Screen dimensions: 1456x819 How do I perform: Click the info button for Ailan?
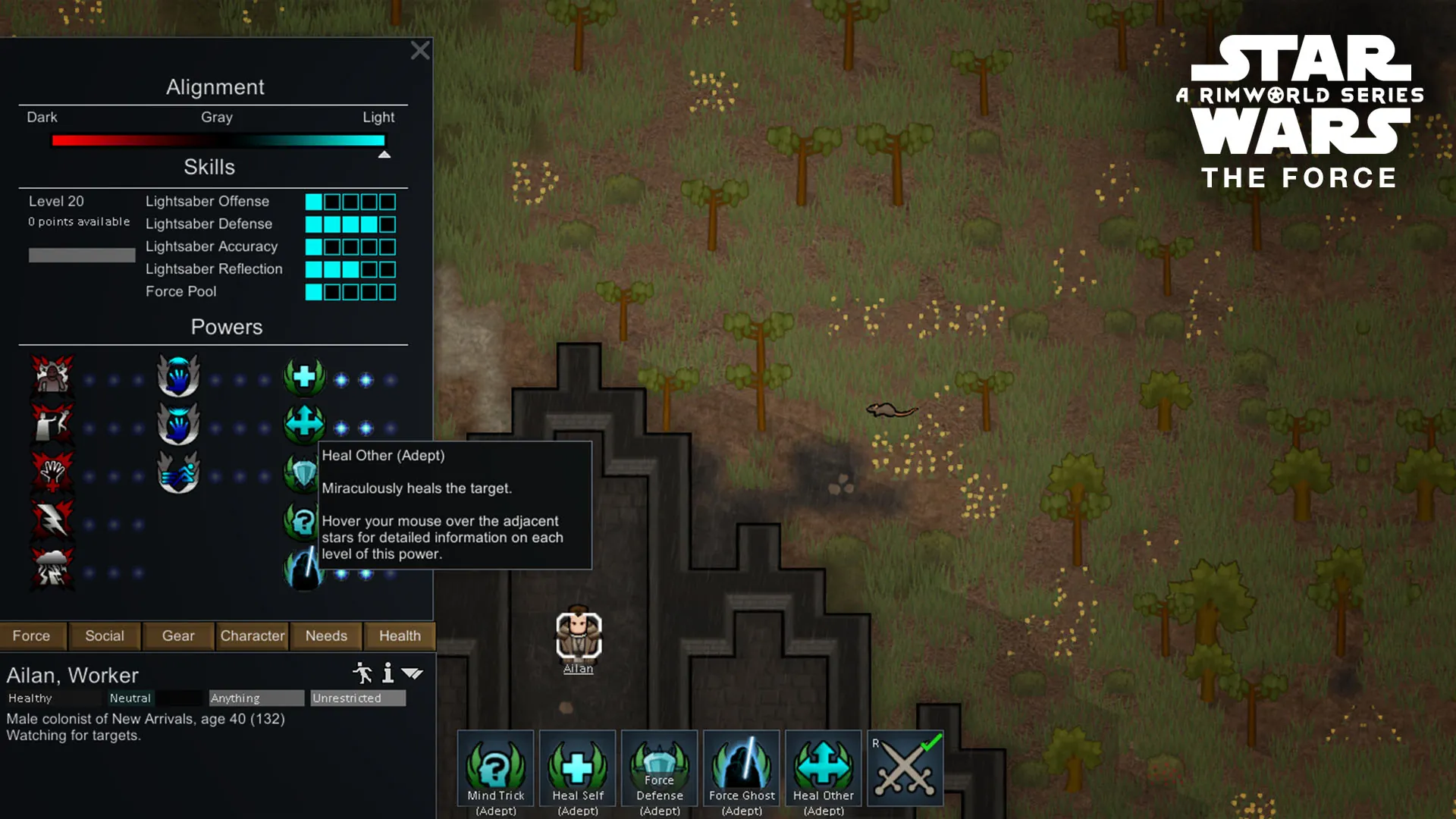(x=388, y=673)
